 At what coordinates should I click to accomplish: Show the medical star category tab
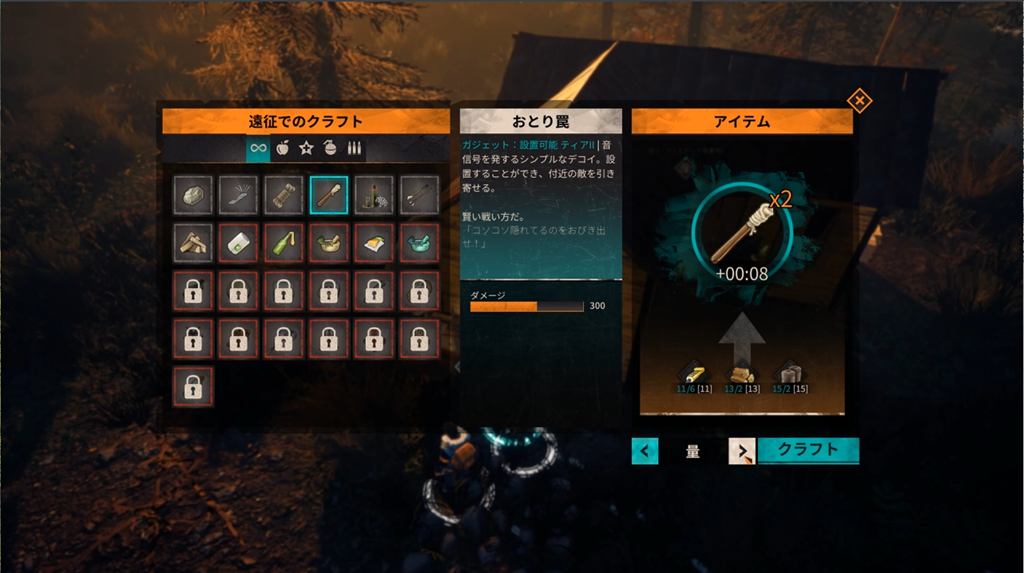[307, 149]
